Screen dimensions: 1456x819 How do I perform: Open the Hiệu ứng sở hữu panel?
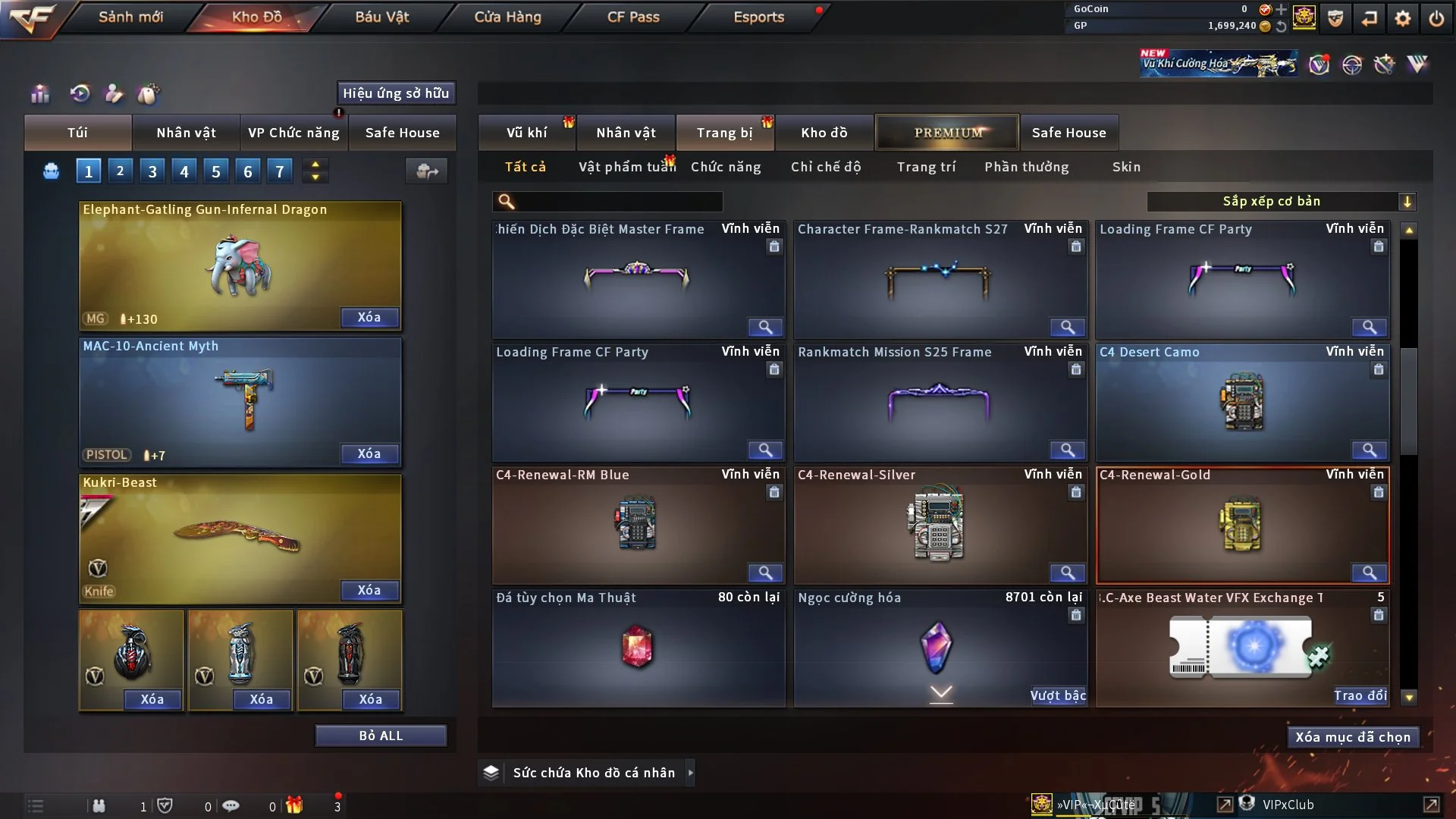click(x=396, y=93)
